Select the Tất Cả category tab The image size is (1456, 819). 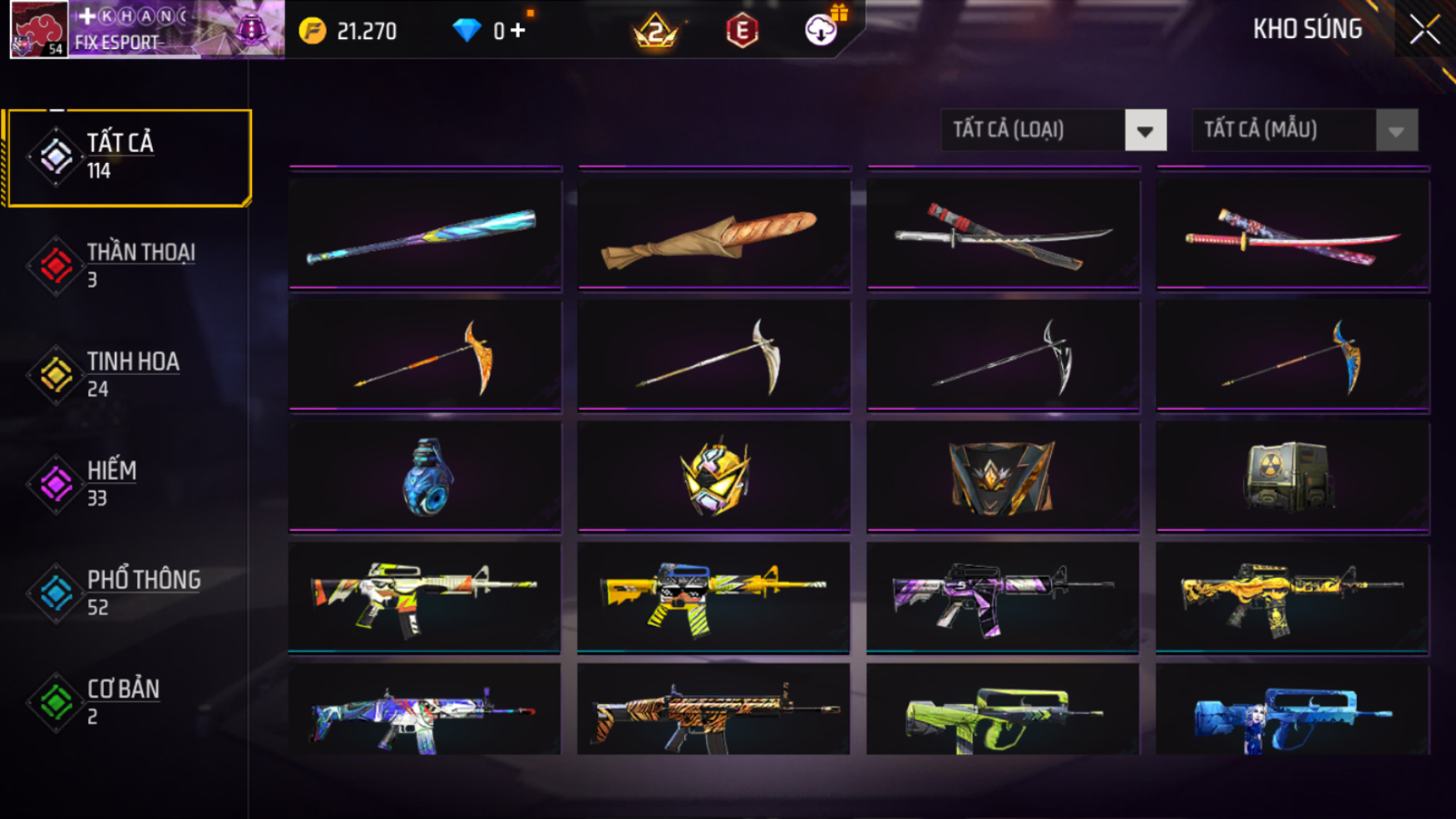(129, 157)
